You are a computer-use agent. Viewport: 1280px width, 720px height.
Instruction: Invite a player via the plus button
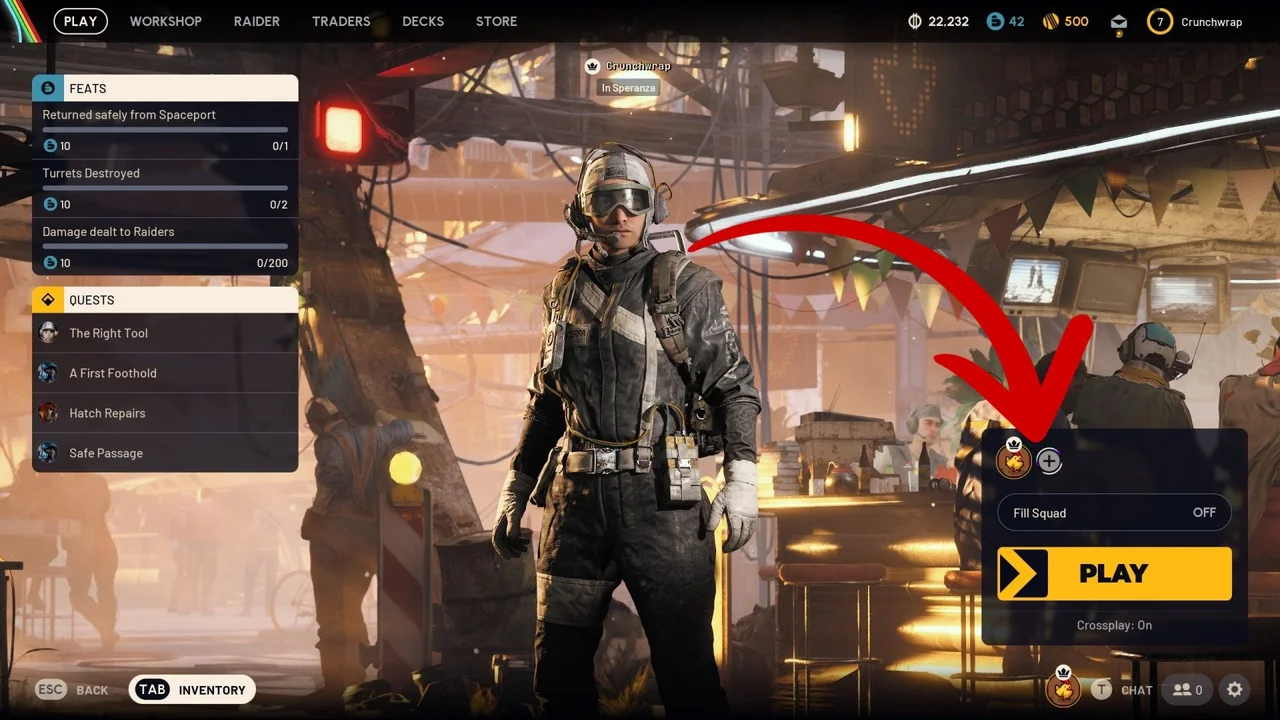click(1049, 461)
